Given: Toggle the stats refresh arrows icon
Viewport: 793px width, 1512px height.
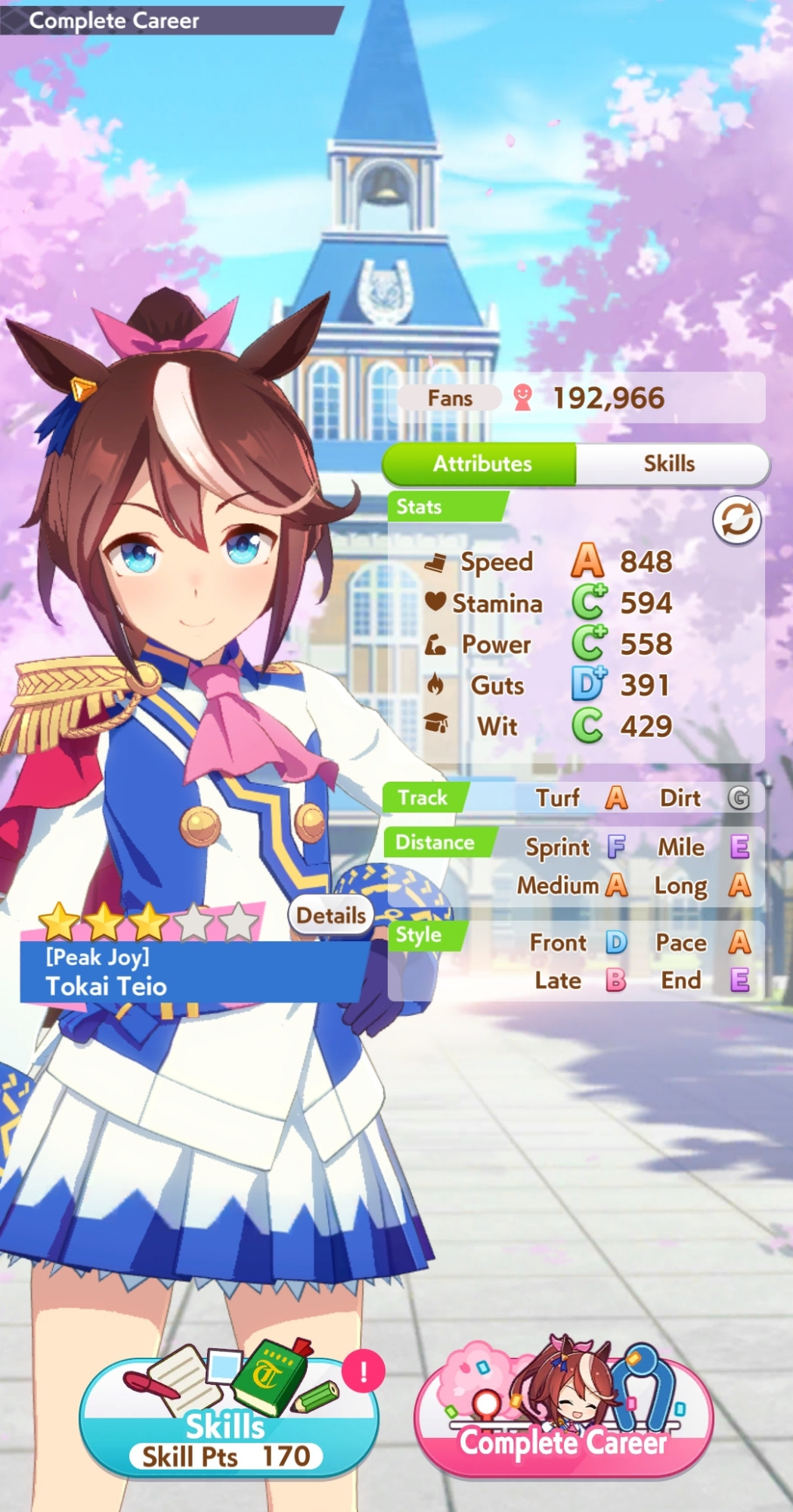Looking at the screenshot, I should (736, 520).
